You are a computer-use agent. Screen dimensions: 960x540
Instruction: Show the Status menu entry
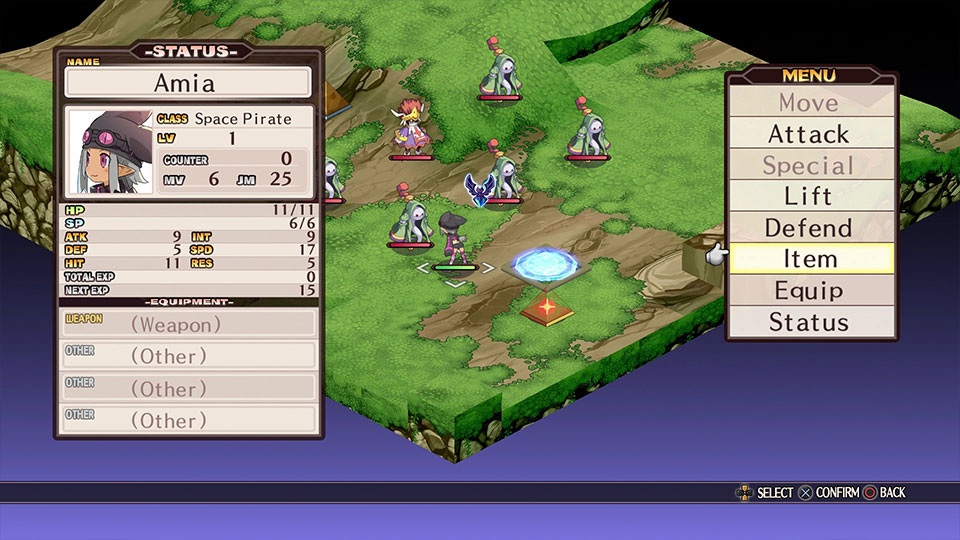coord(809,322)
